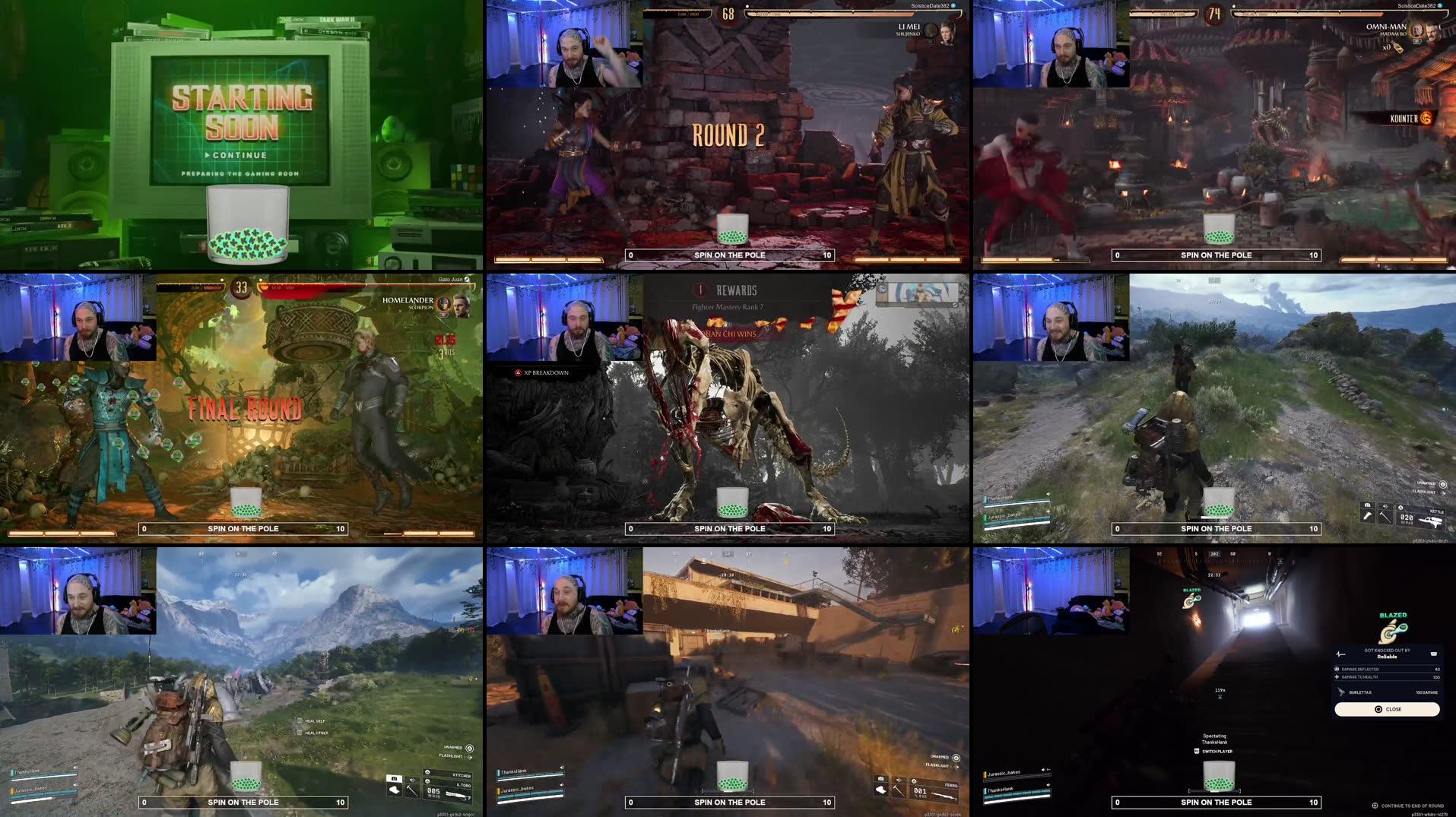Click the shield icon beside DAMAGE DEFLECTED

(1336, 669)
